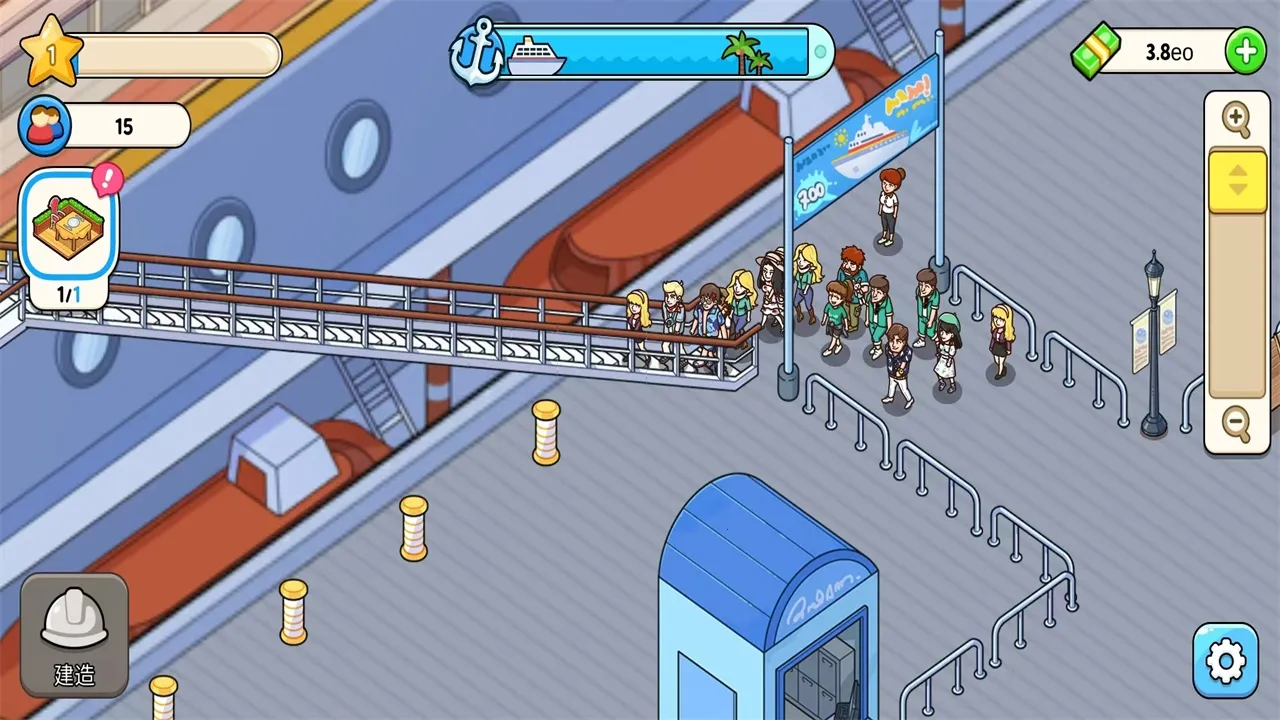
Task: Tap the level star icon
Action: point(50,53)
